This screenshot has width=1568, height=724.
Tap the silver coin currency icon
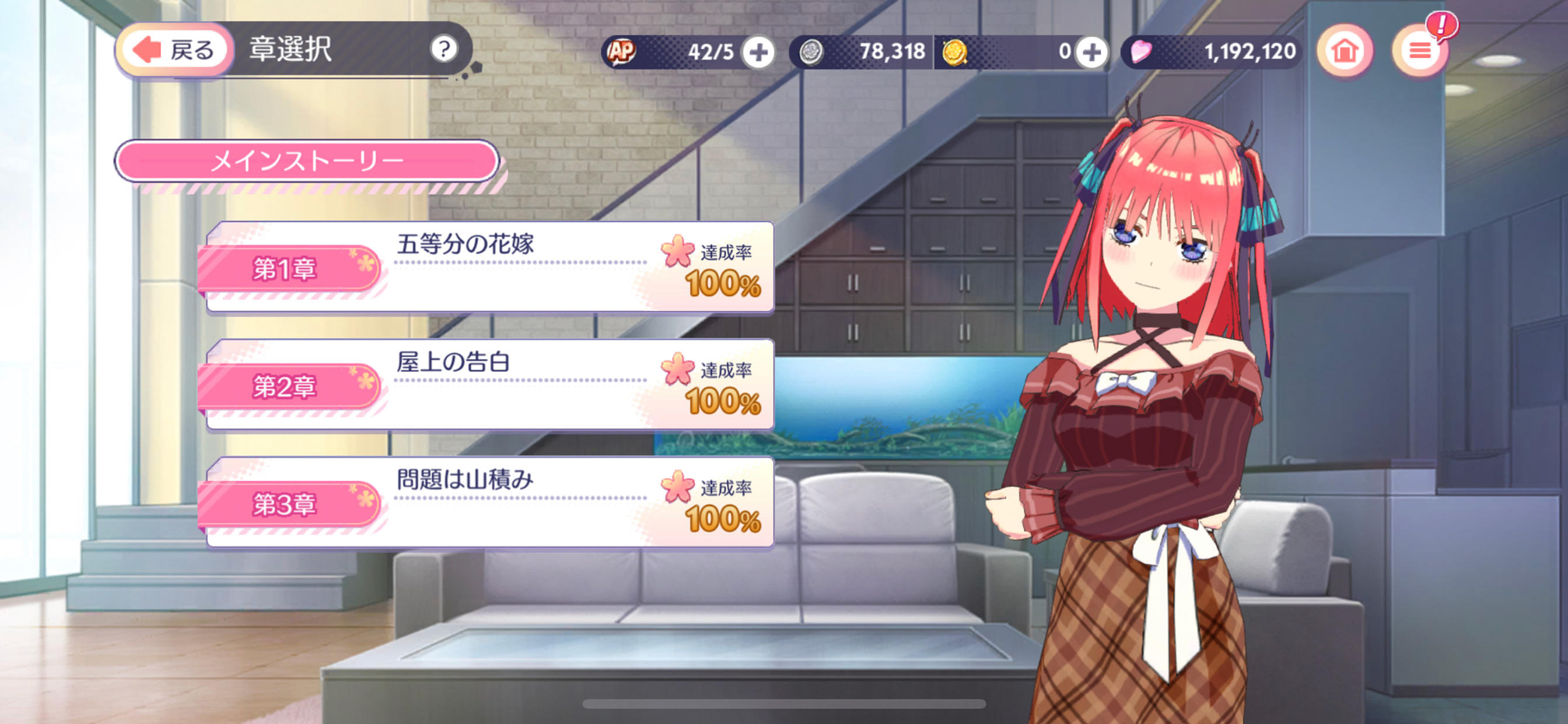[x=811, y=52]
